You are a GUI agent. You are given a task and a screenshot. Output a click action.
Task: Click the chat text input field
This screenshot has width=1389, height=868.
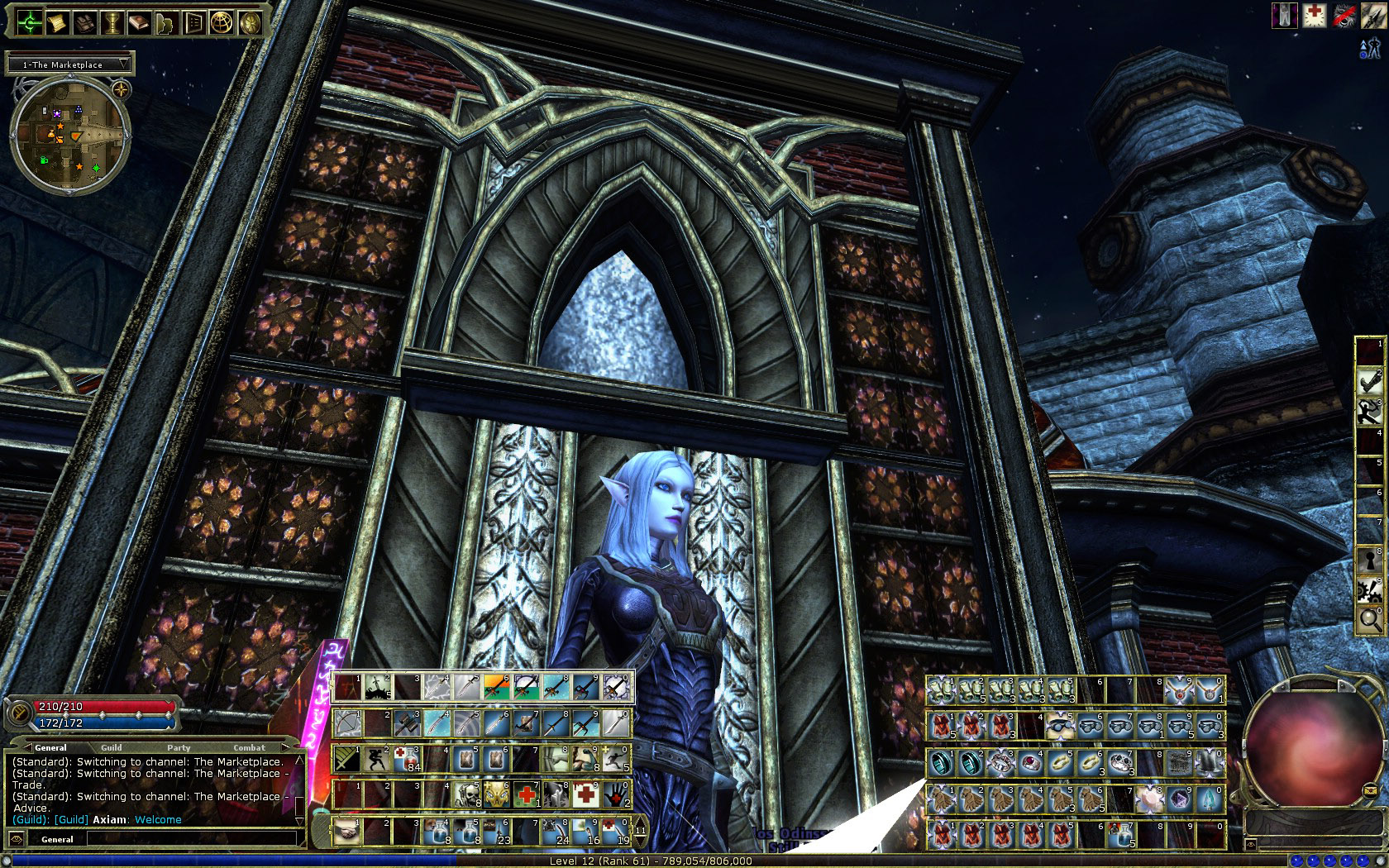pos(190,839)
